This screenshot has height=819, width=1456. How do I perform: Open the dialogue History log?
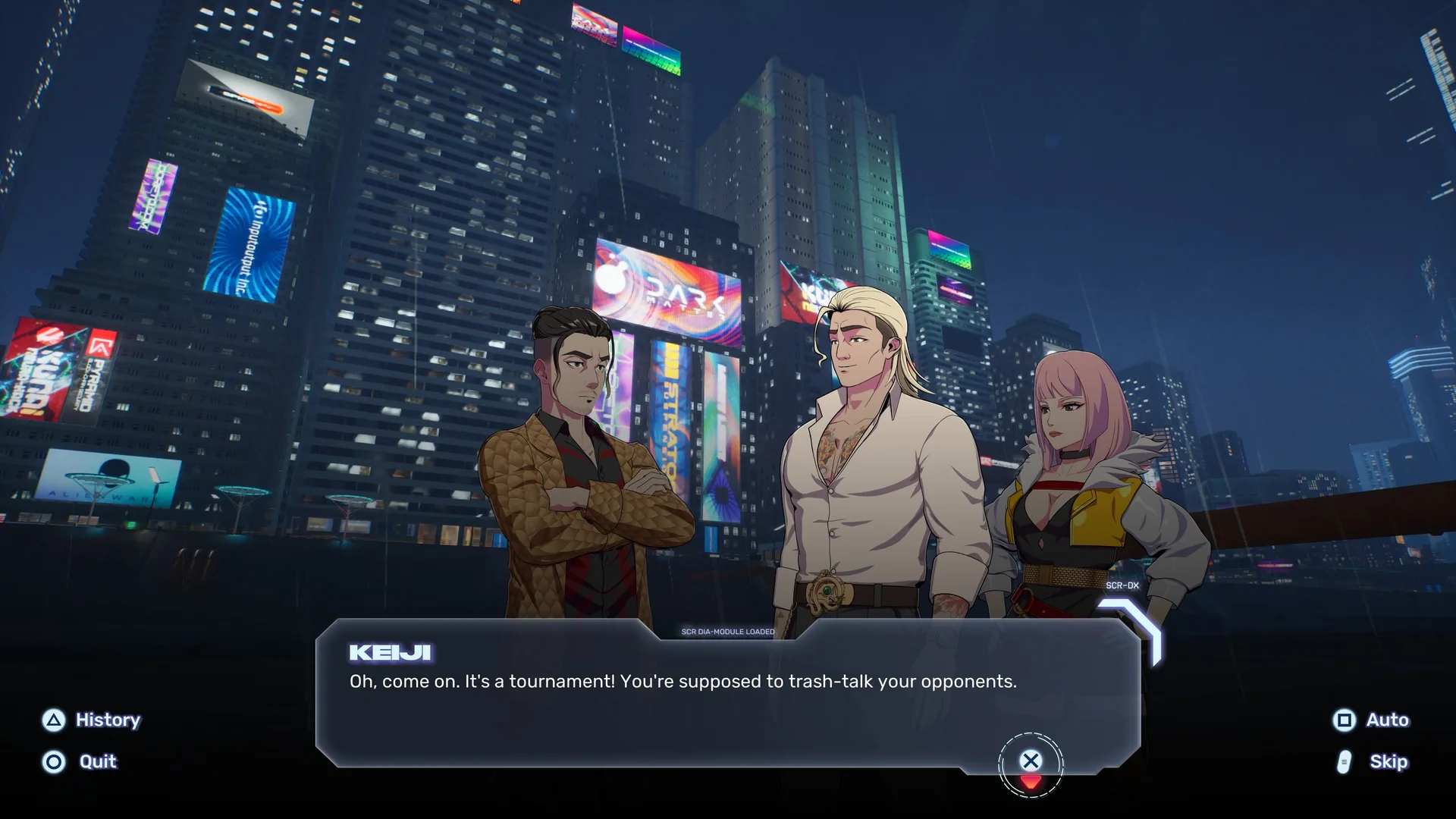[x=92, y=720]
